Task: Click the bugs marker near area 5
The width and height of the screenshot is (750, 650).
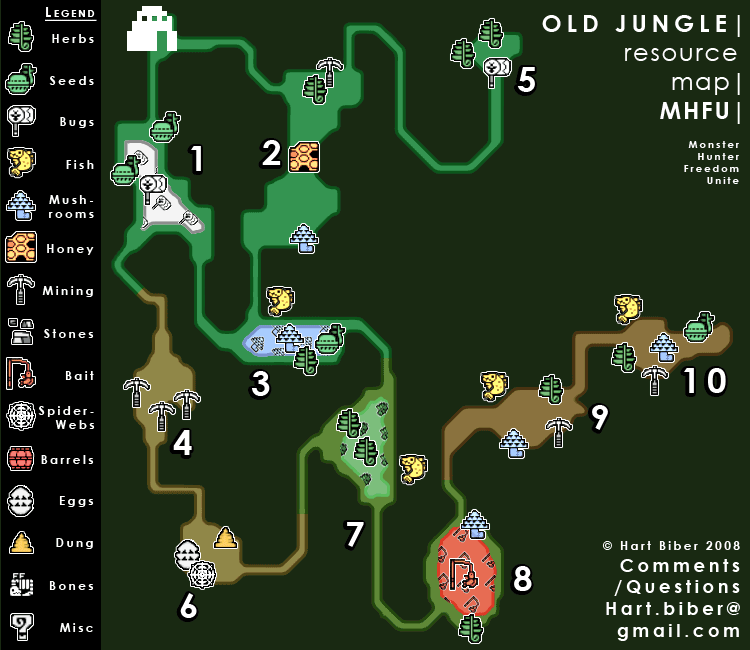Action: (496, 70)
